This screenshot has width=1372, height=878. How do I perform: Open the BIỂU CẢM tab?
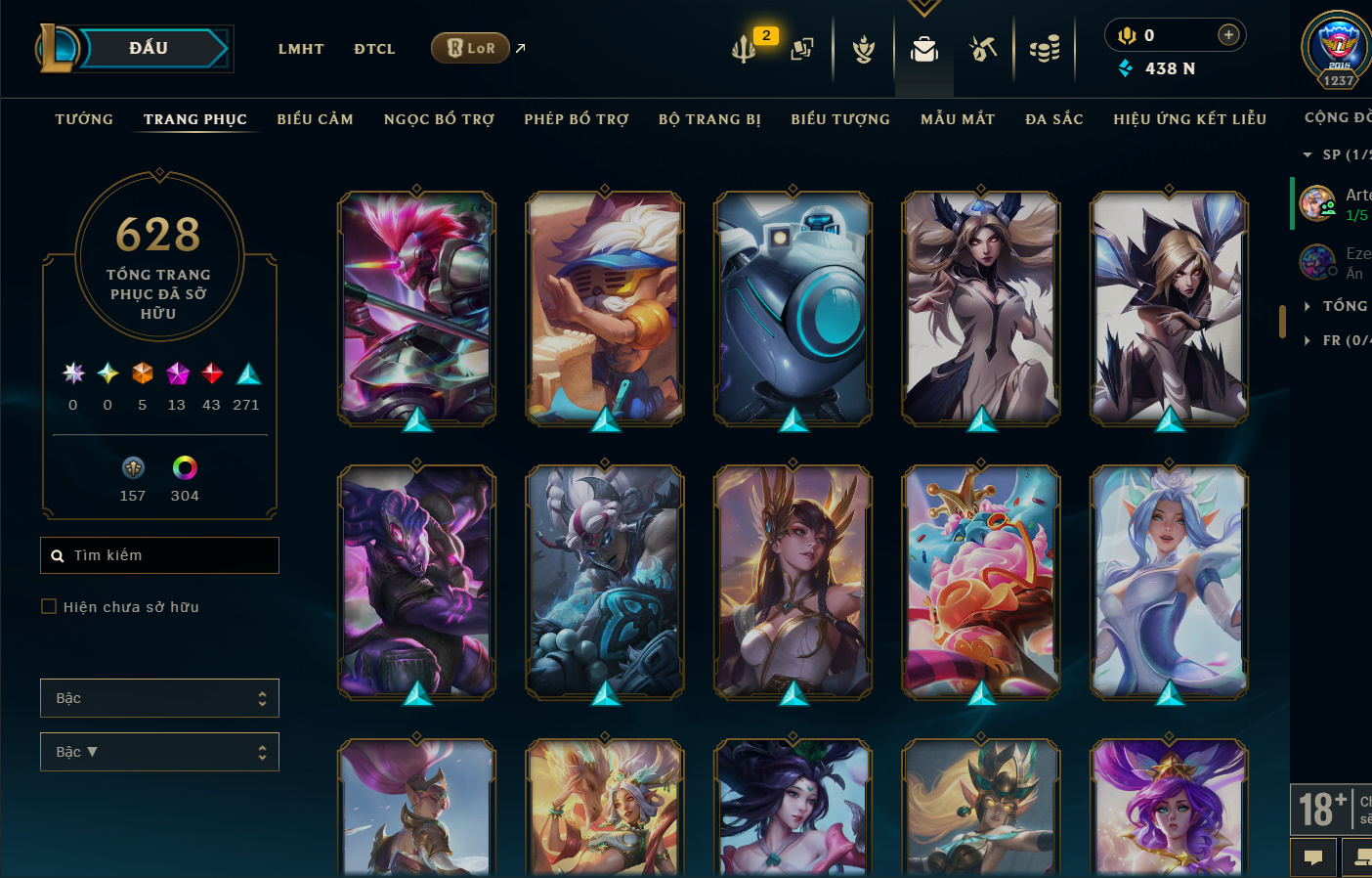pyautogui.click(x=315, y=119)
